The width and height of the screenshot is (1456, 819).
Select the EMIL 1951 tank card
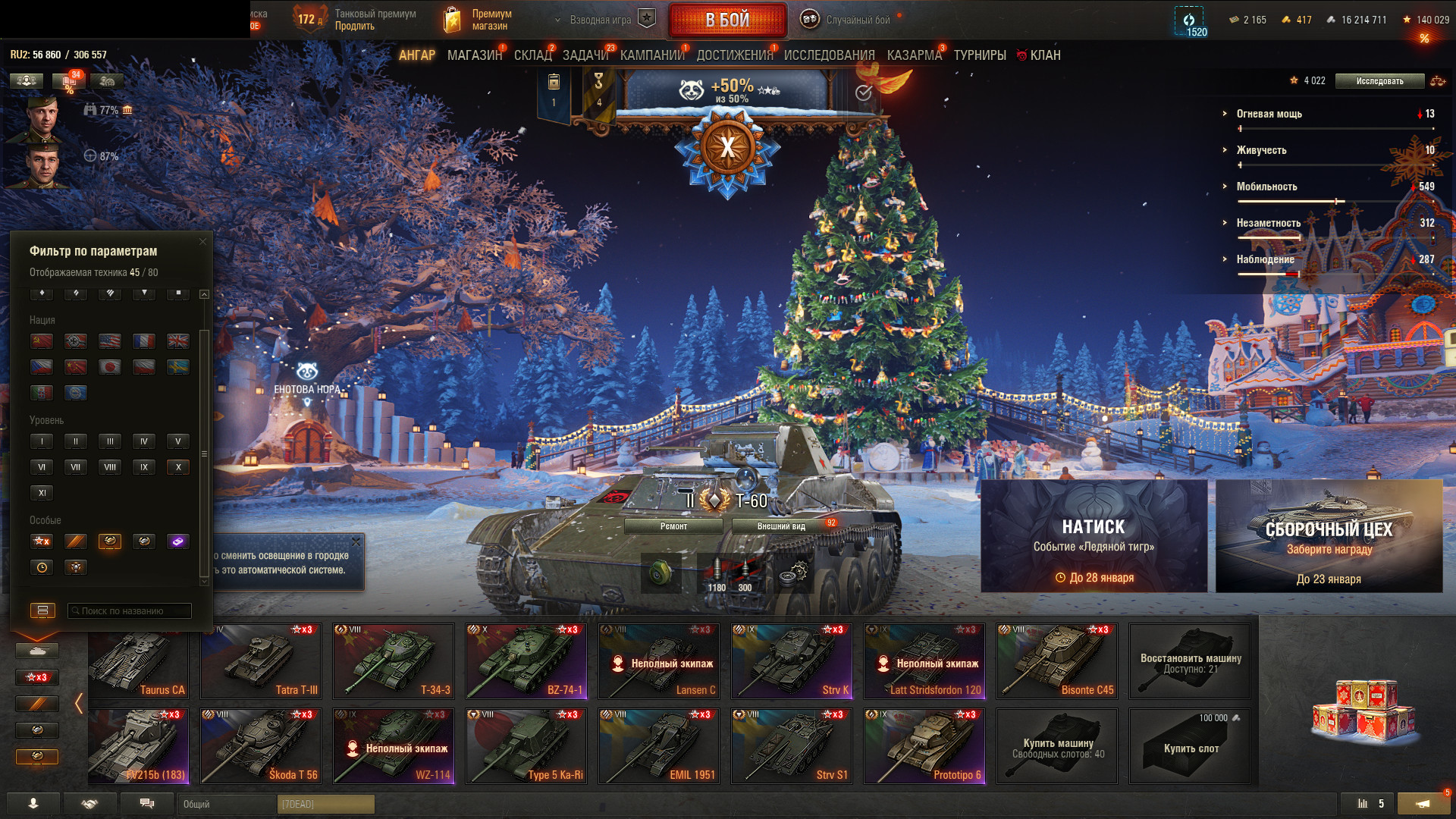(658, 745)
